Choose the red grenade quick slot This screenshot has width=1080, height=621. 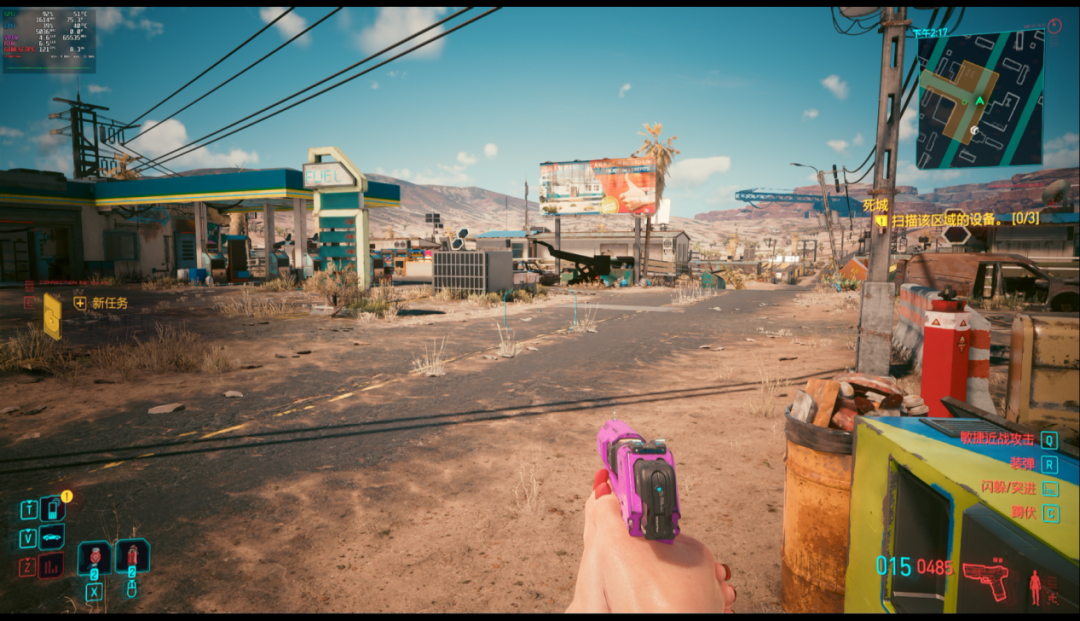coord(131,555)
